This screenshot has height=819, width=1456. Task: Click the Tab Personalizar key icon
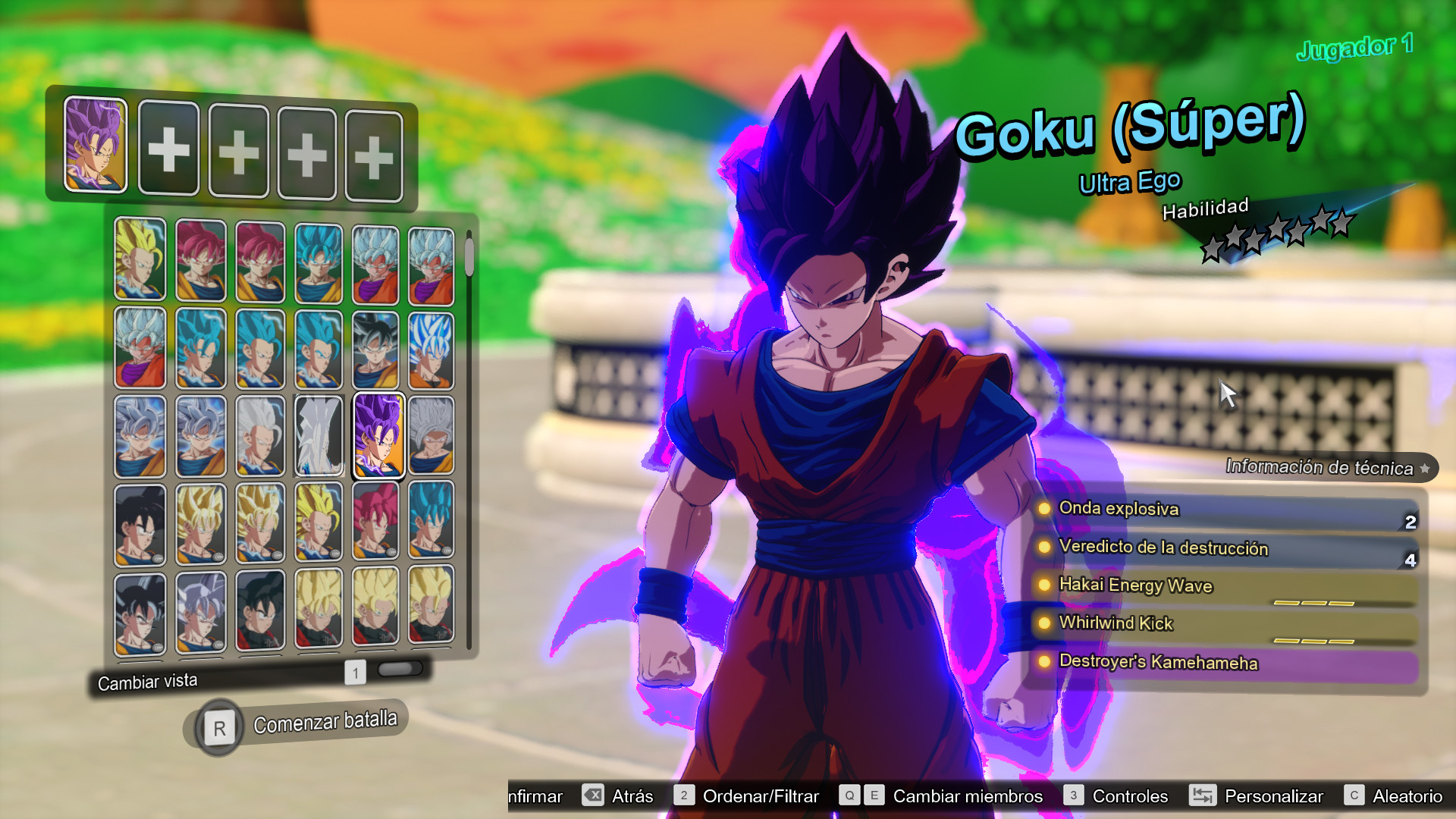(x=1202, y=796)
